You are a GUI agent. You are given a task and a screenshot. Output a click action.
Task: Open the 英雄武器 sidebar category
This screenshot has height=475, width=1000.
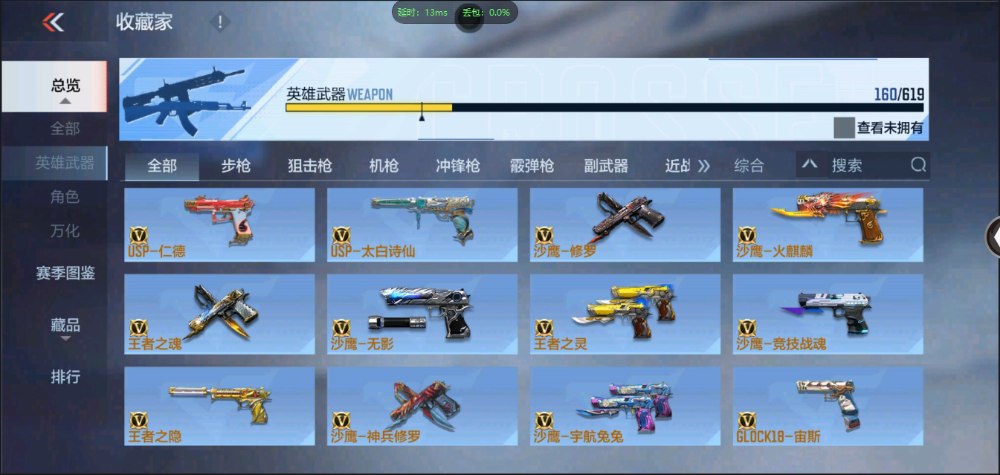click(65, 163)
